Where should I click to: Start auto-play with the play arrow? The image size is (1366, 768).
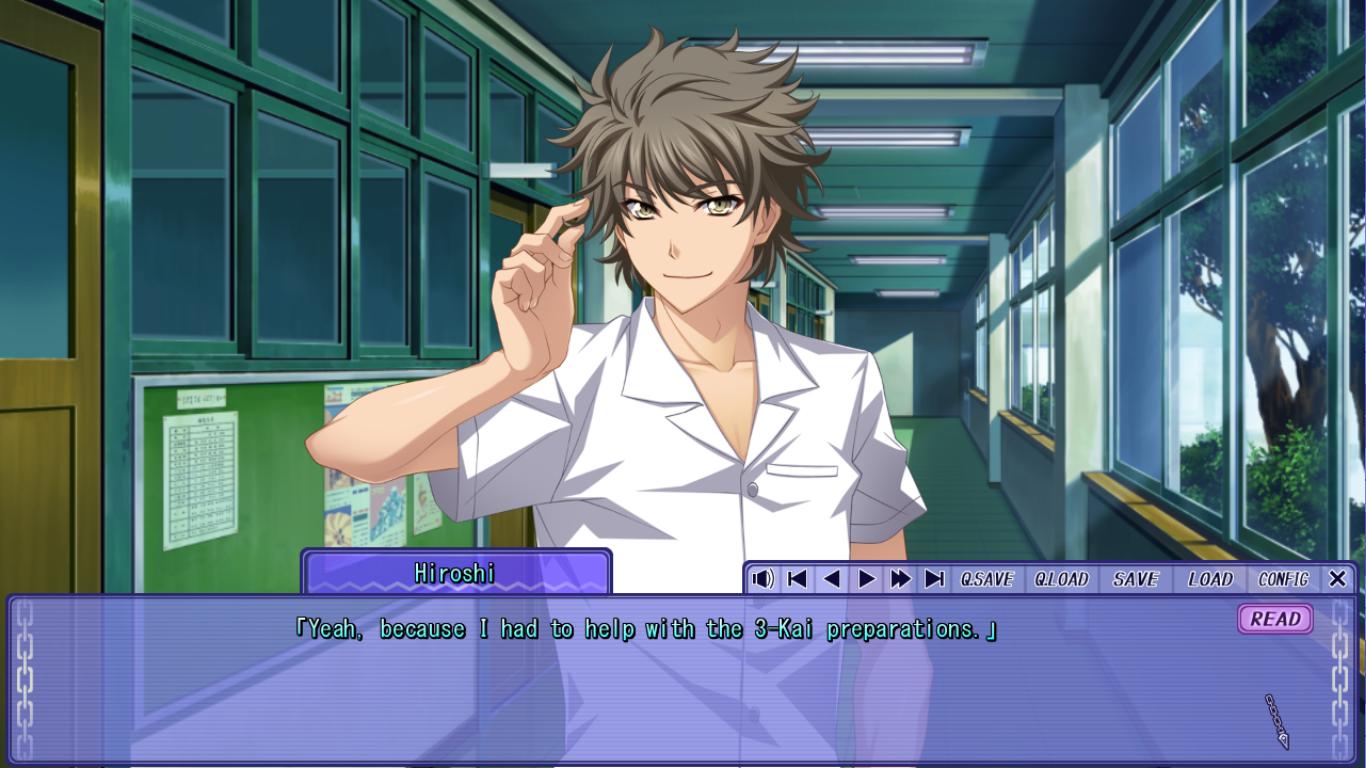pos(867,579)
